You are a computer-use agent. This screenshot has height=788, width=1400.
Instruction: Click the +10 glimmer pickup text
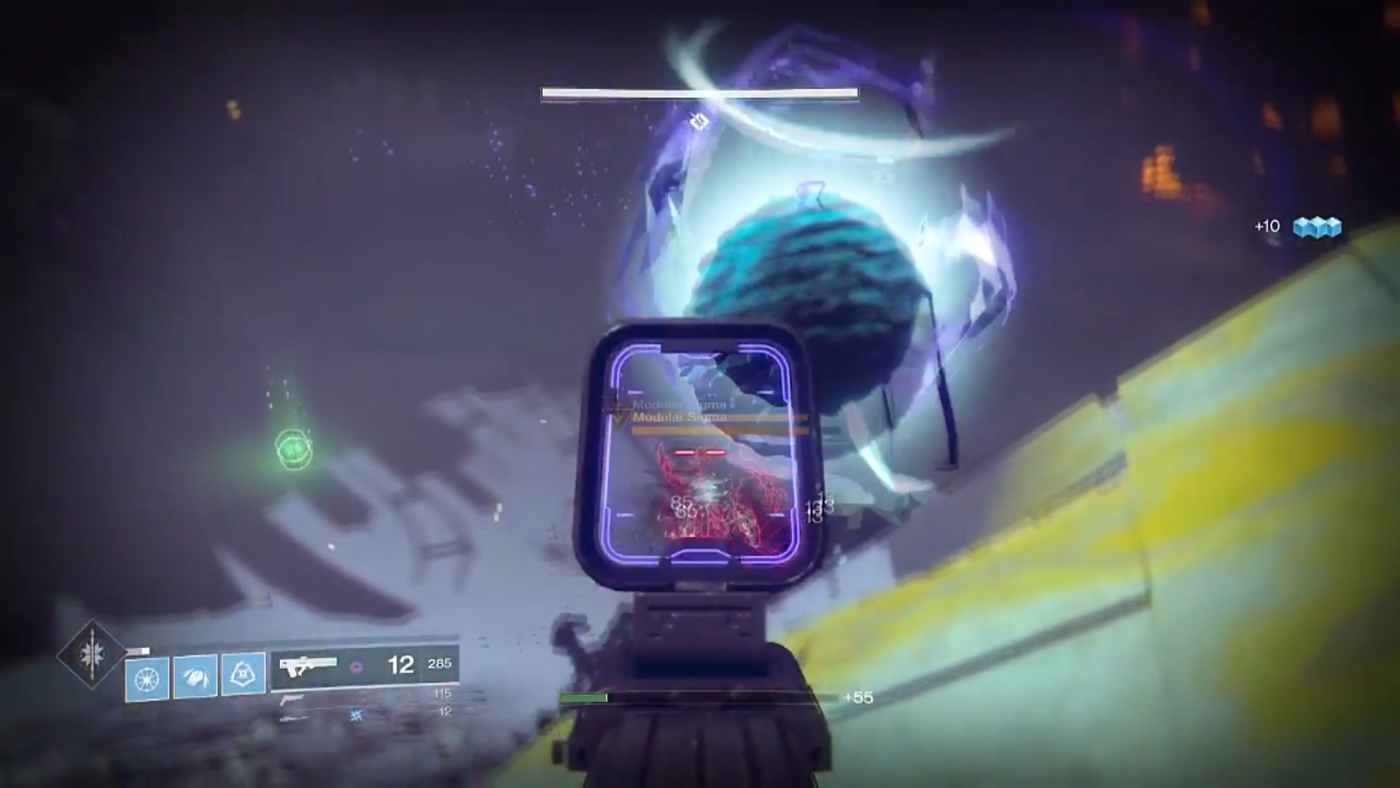(x=1267, y=226)
